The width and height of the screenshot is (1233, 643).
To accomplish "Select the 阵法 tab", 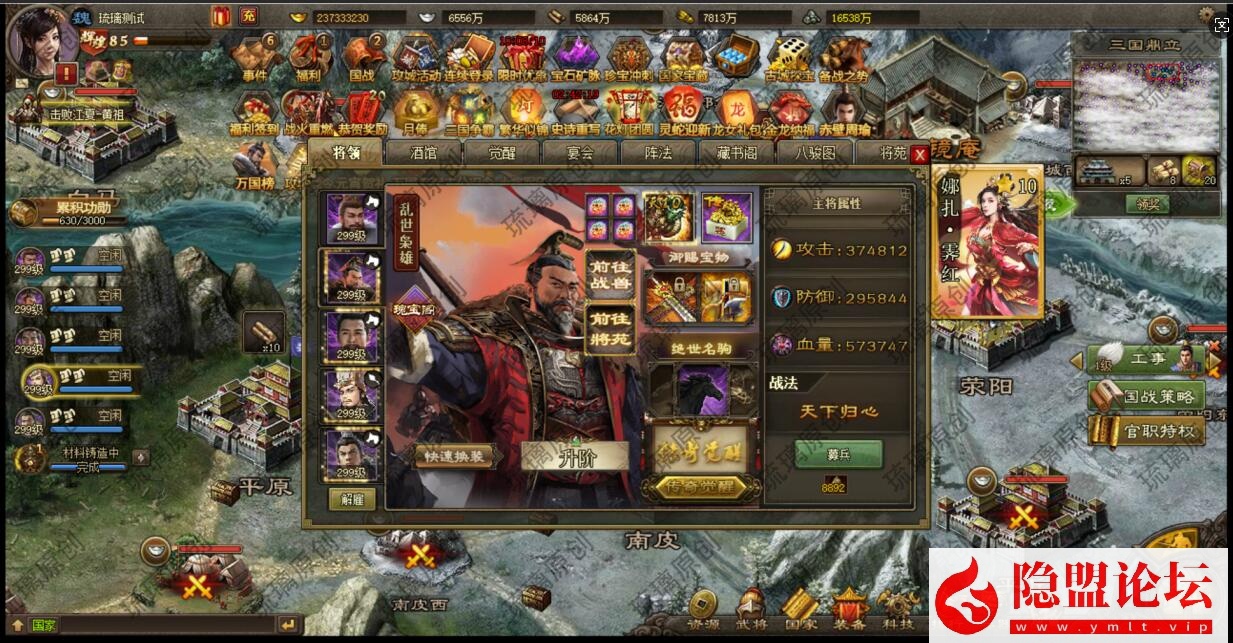I will click(658, 153).
